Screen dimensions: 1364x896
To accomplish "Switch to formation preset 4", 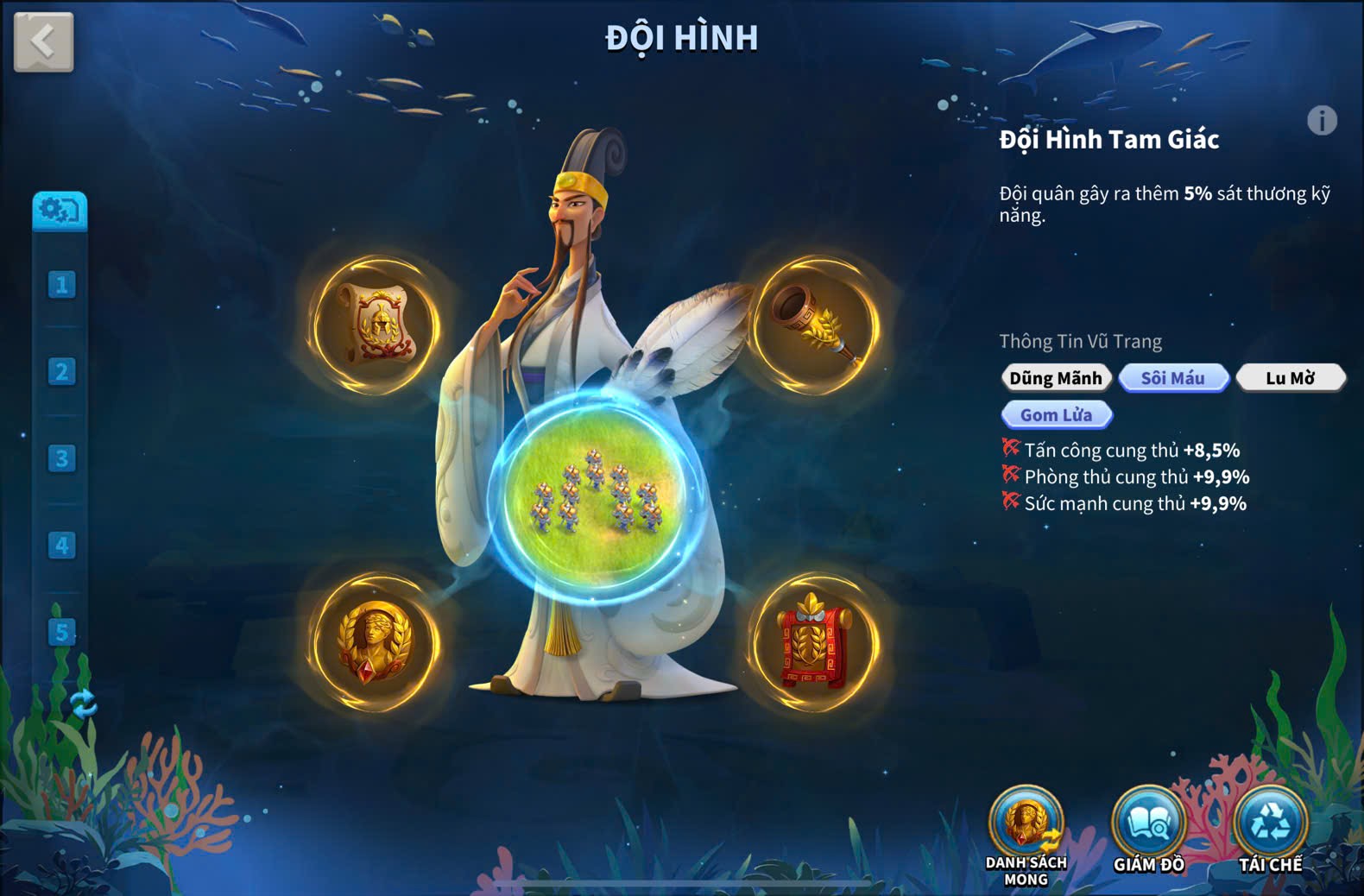I will coord(61,546).
